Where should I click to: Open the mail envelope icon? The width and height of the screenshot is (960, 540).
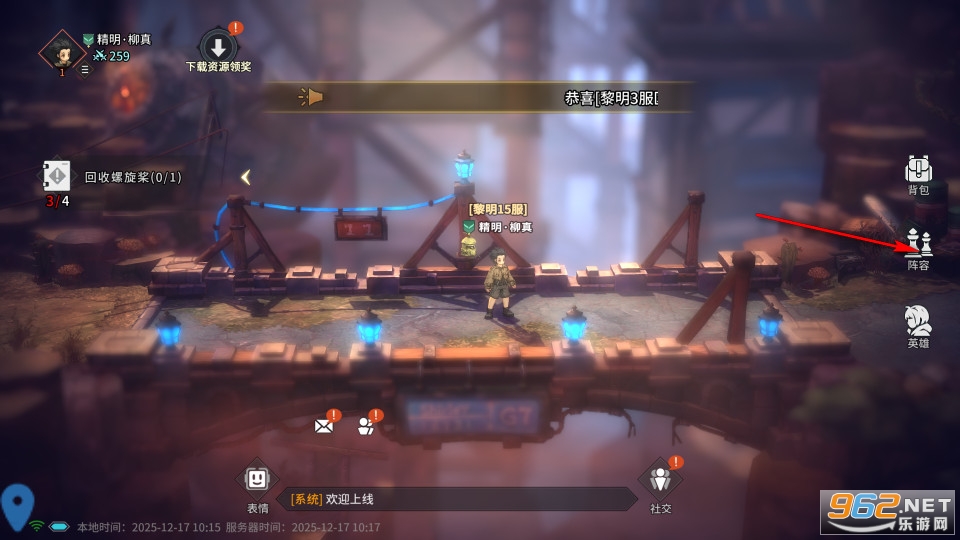click(324, 425)
